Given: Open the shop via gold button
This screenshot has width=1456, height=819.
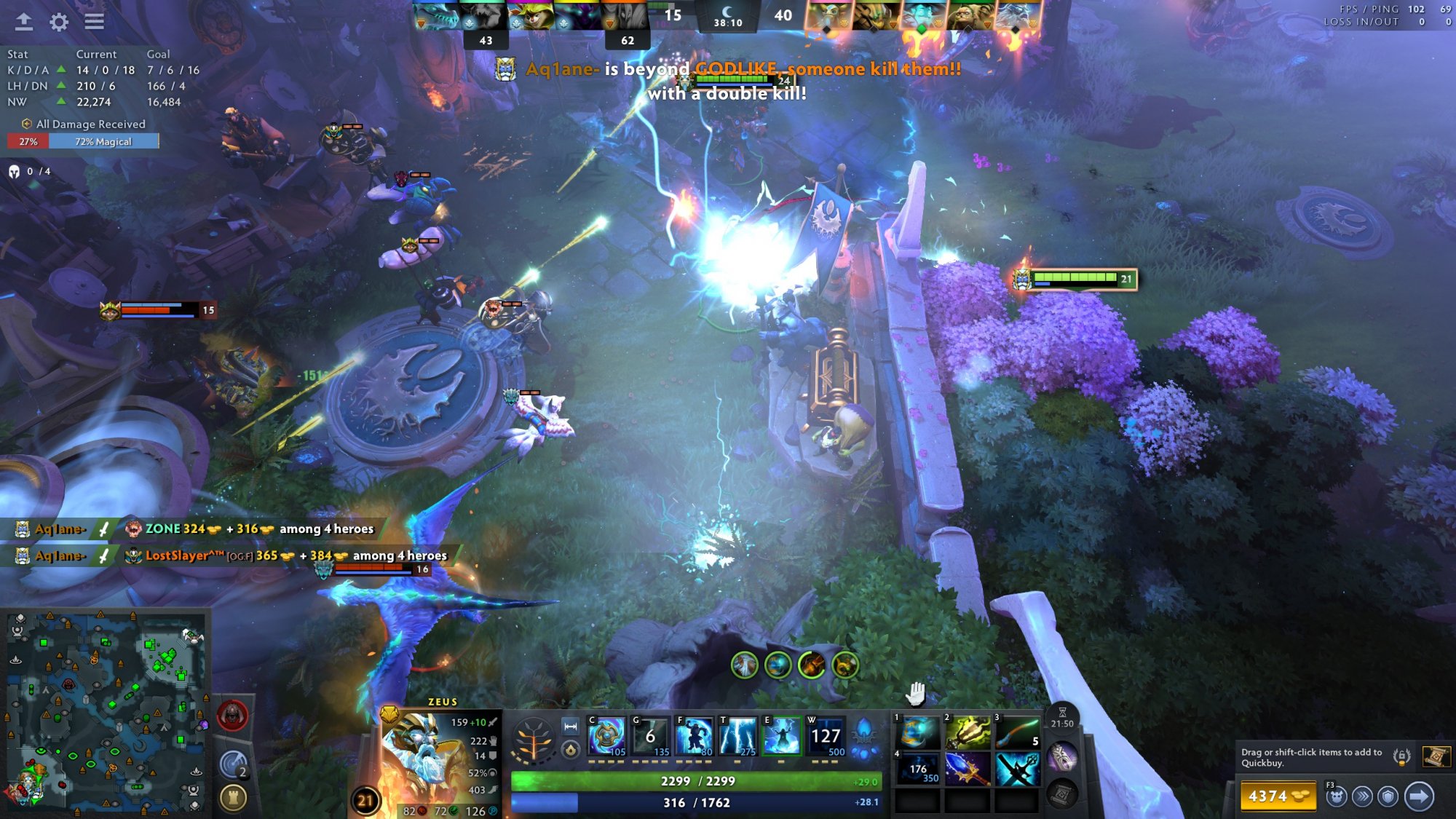Looking at the screenshot, I should (1278, 796).
